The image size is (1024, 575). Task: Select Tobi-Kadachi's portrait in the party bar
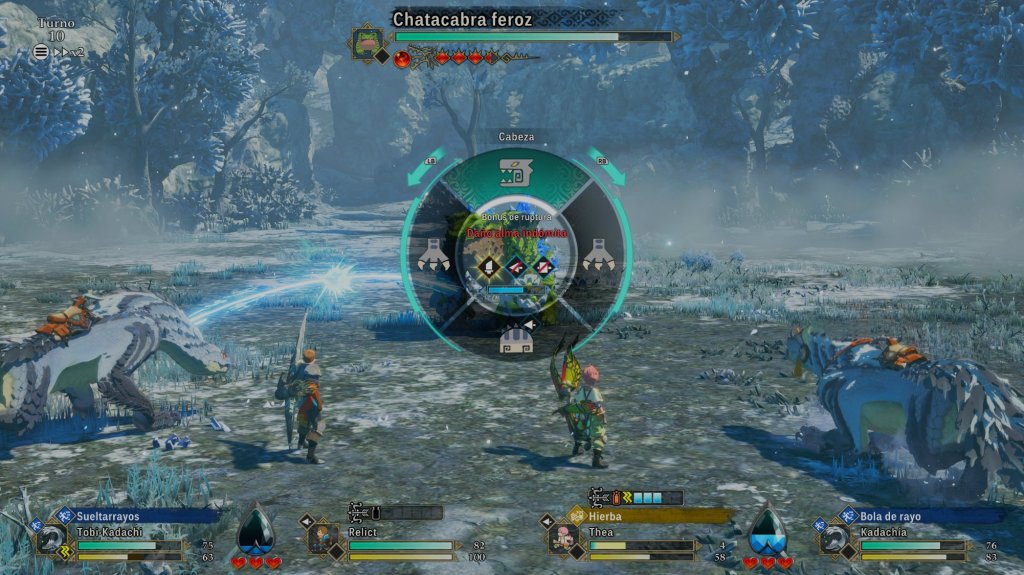point(52,541)
